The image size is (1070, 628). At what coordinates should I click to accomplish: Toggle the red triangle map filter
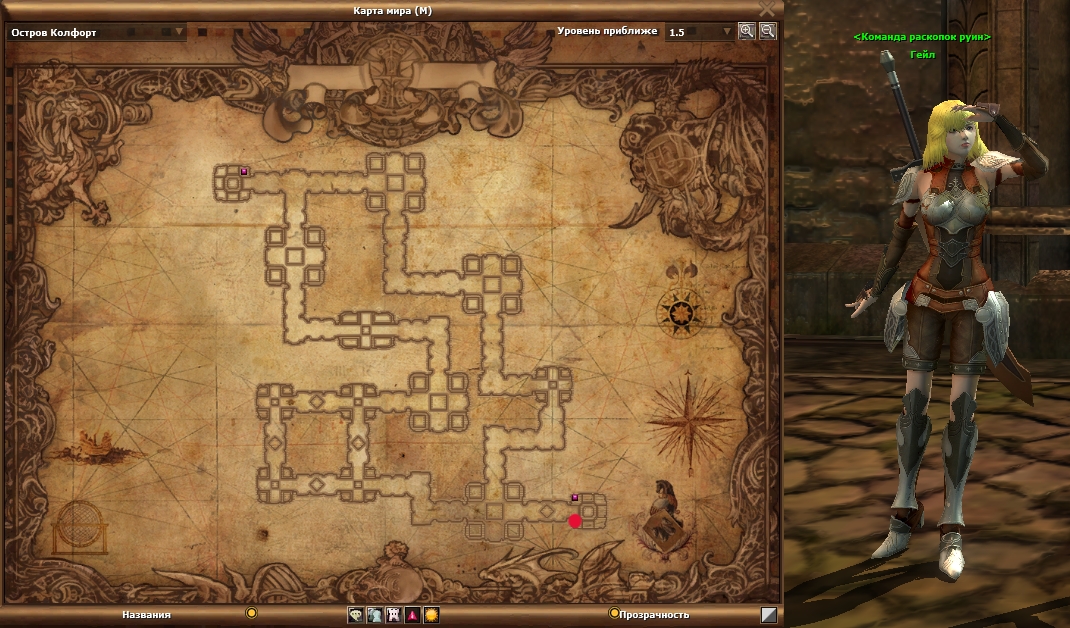(x=412, y=615)
